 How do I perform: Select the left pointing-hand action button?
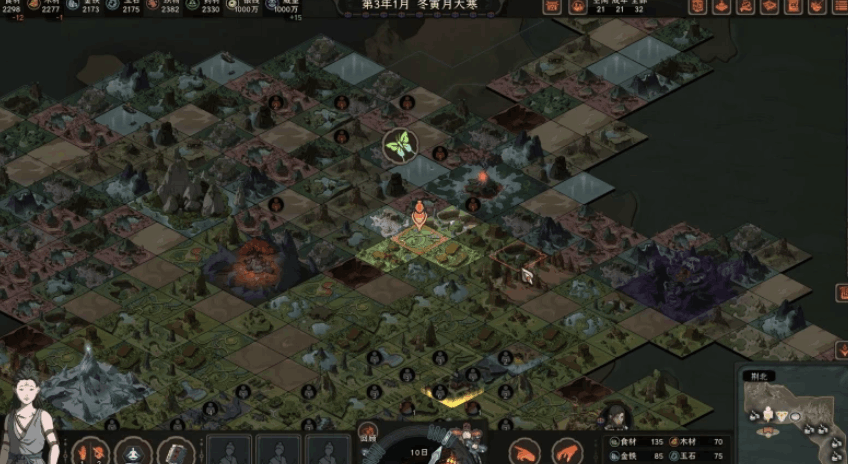(526, 451)
